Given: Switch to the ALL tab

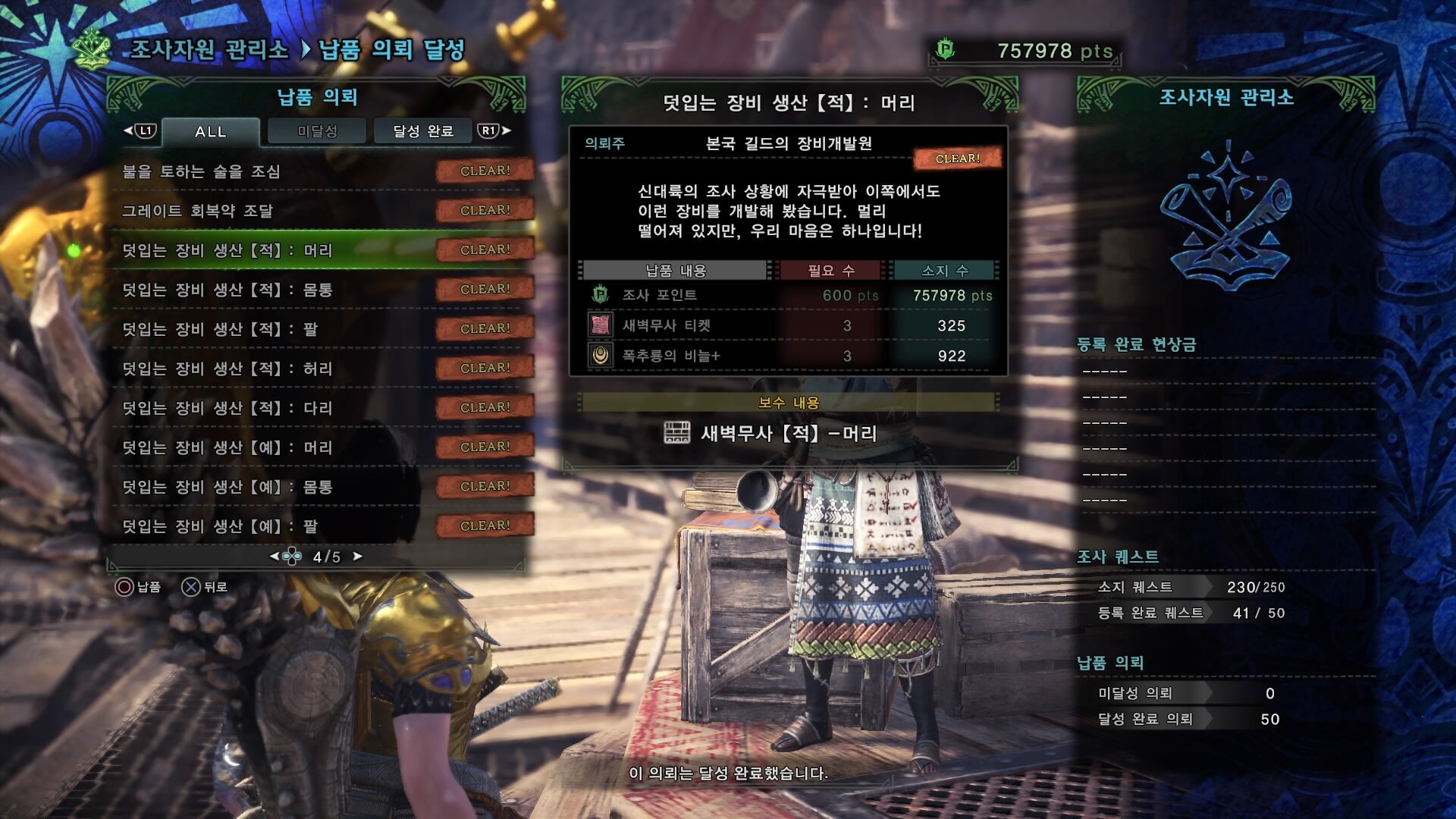Looking at the screenshot, I should (211, 131).
